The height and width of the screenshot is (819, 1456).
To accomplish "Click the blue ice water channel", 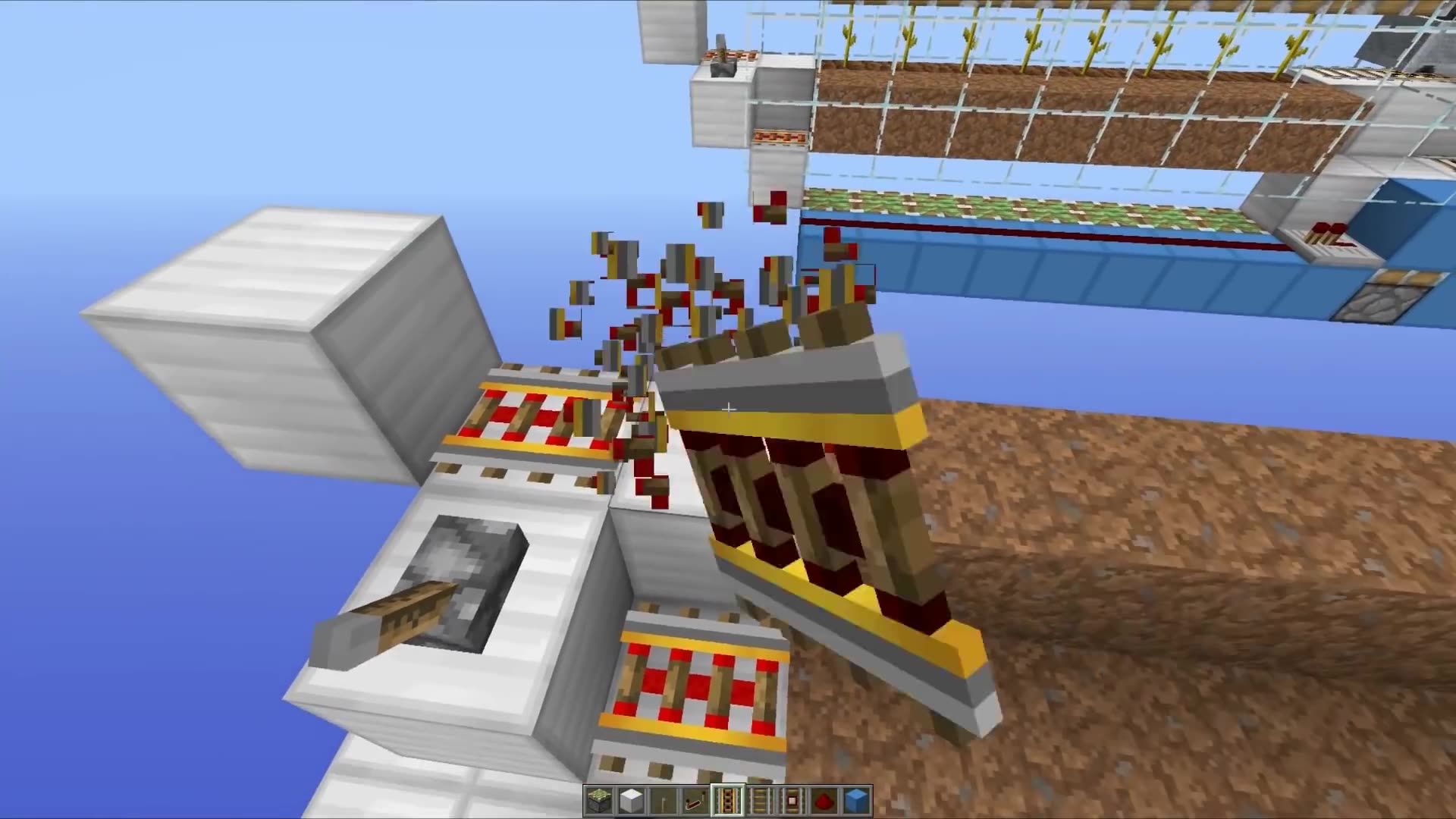I will point(1062,250).
